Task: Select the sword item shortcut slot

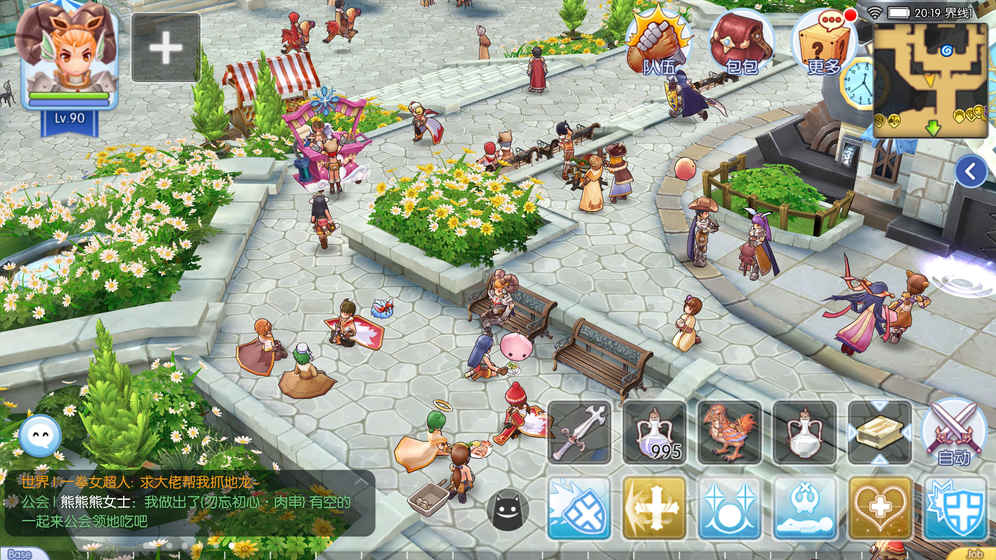Action: (x=579, y=433)
